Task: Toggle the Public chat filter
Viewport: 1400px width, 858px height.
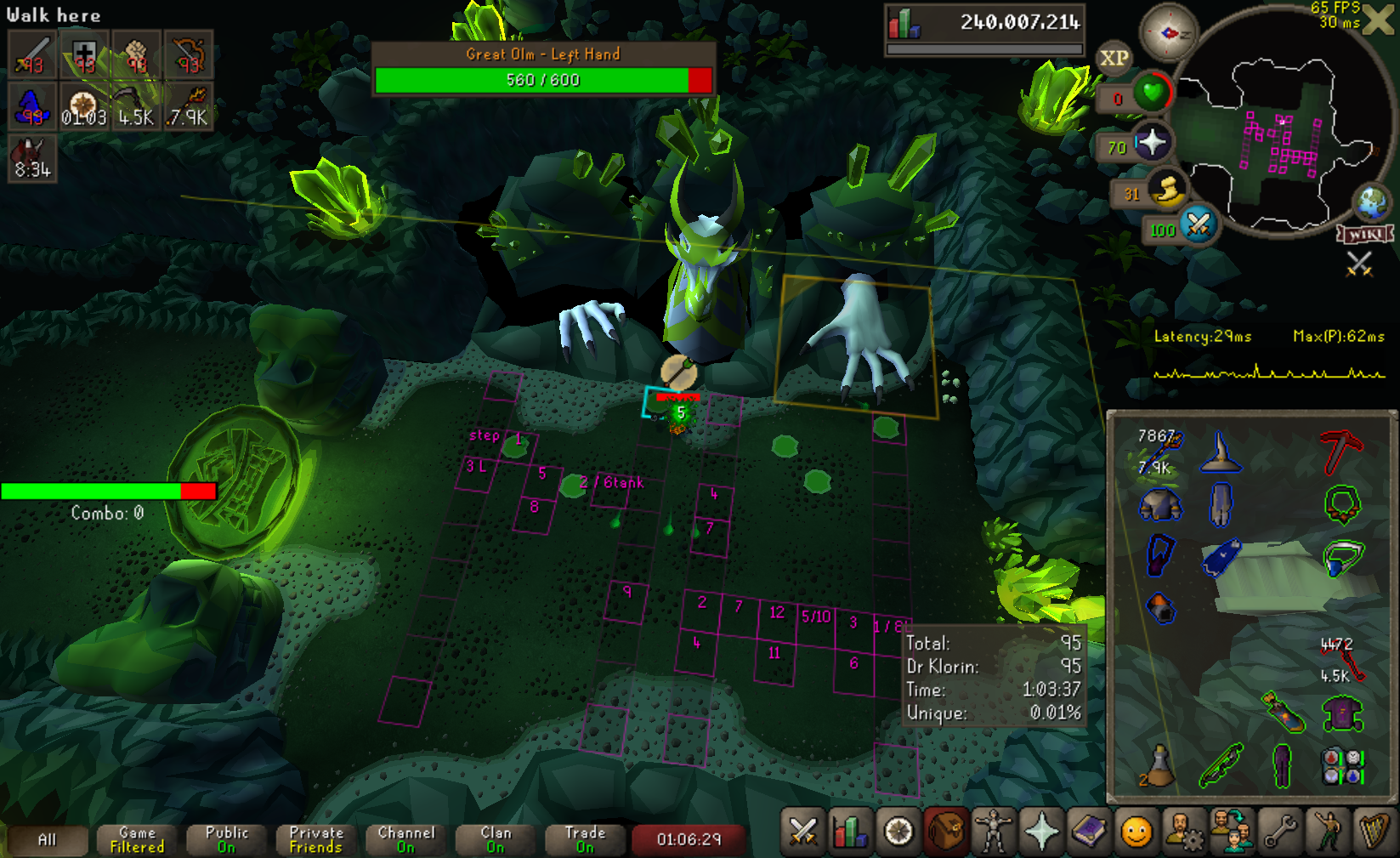Action: 226,839
